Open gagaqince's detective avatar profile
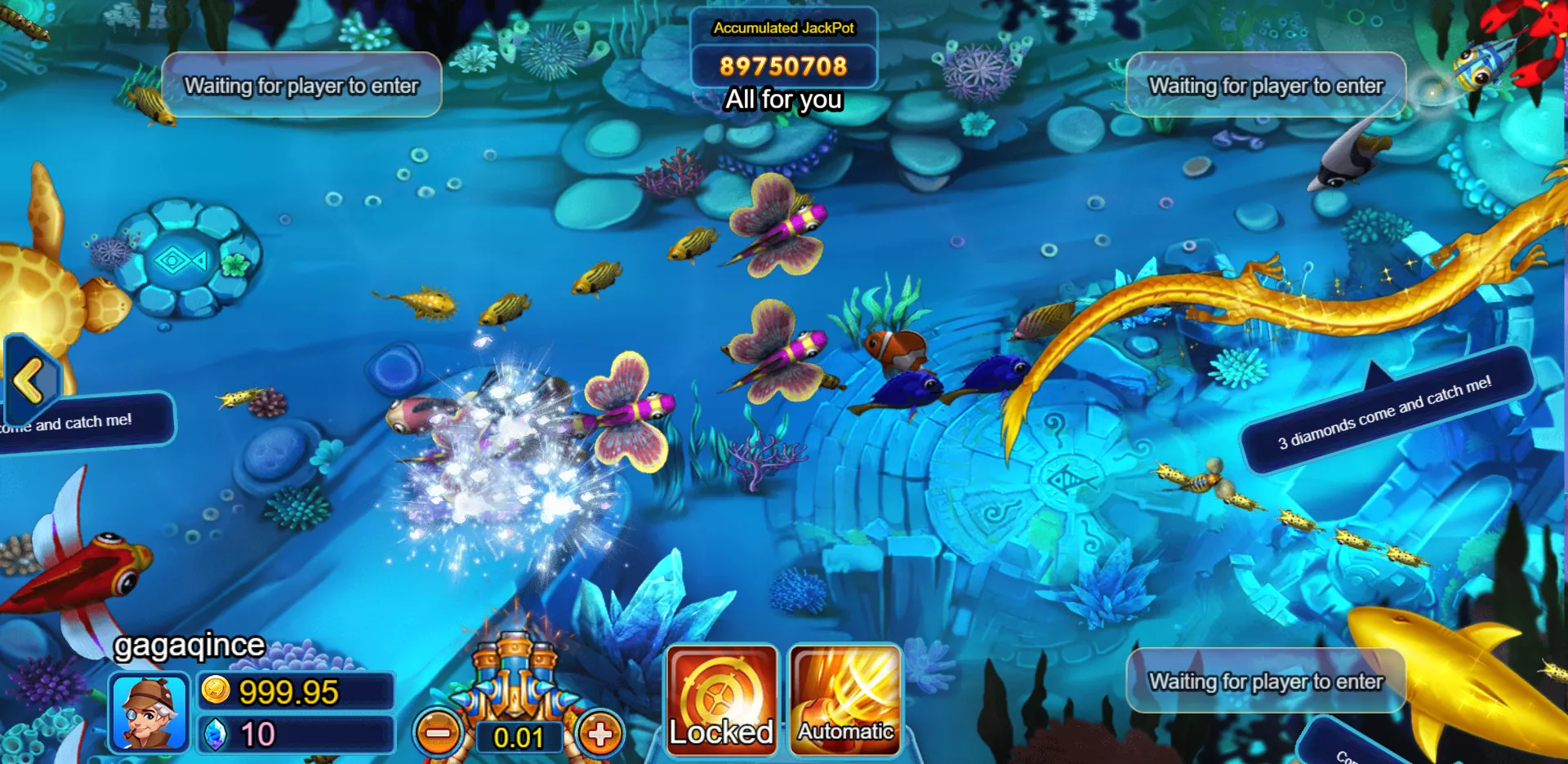 149,713
